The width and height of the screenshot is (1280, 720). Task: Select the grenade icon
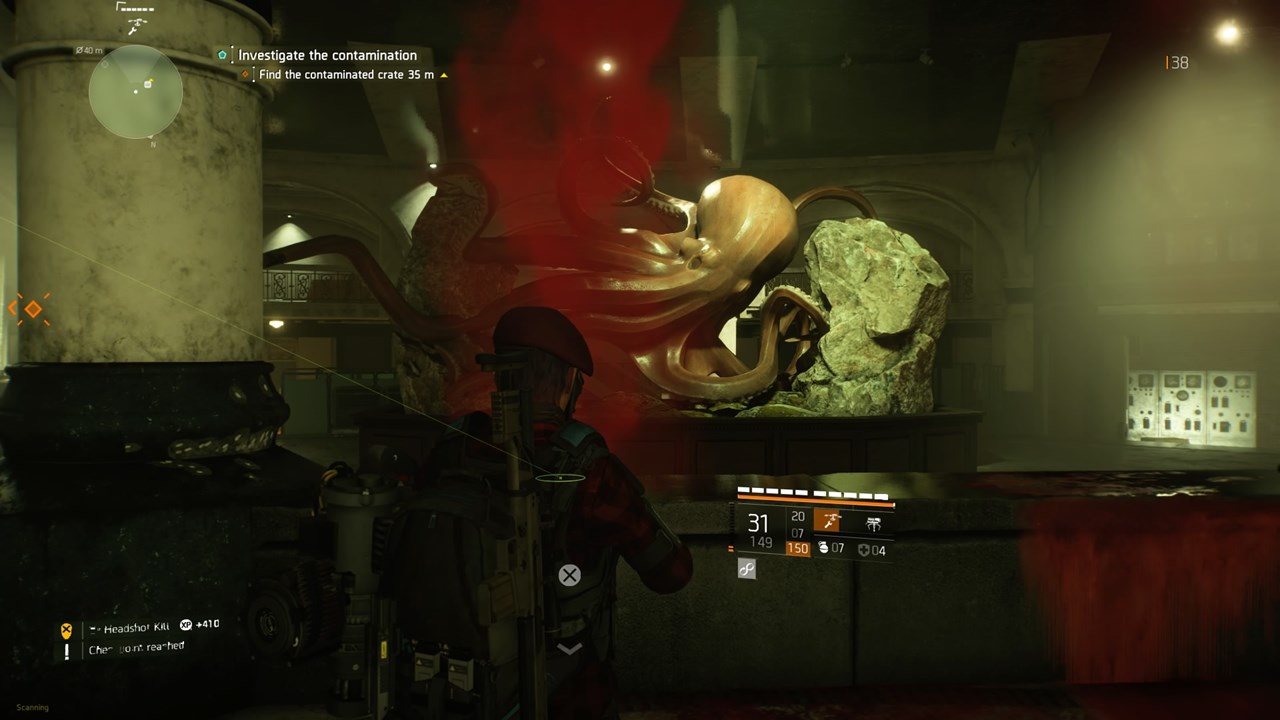click(823, 548)
